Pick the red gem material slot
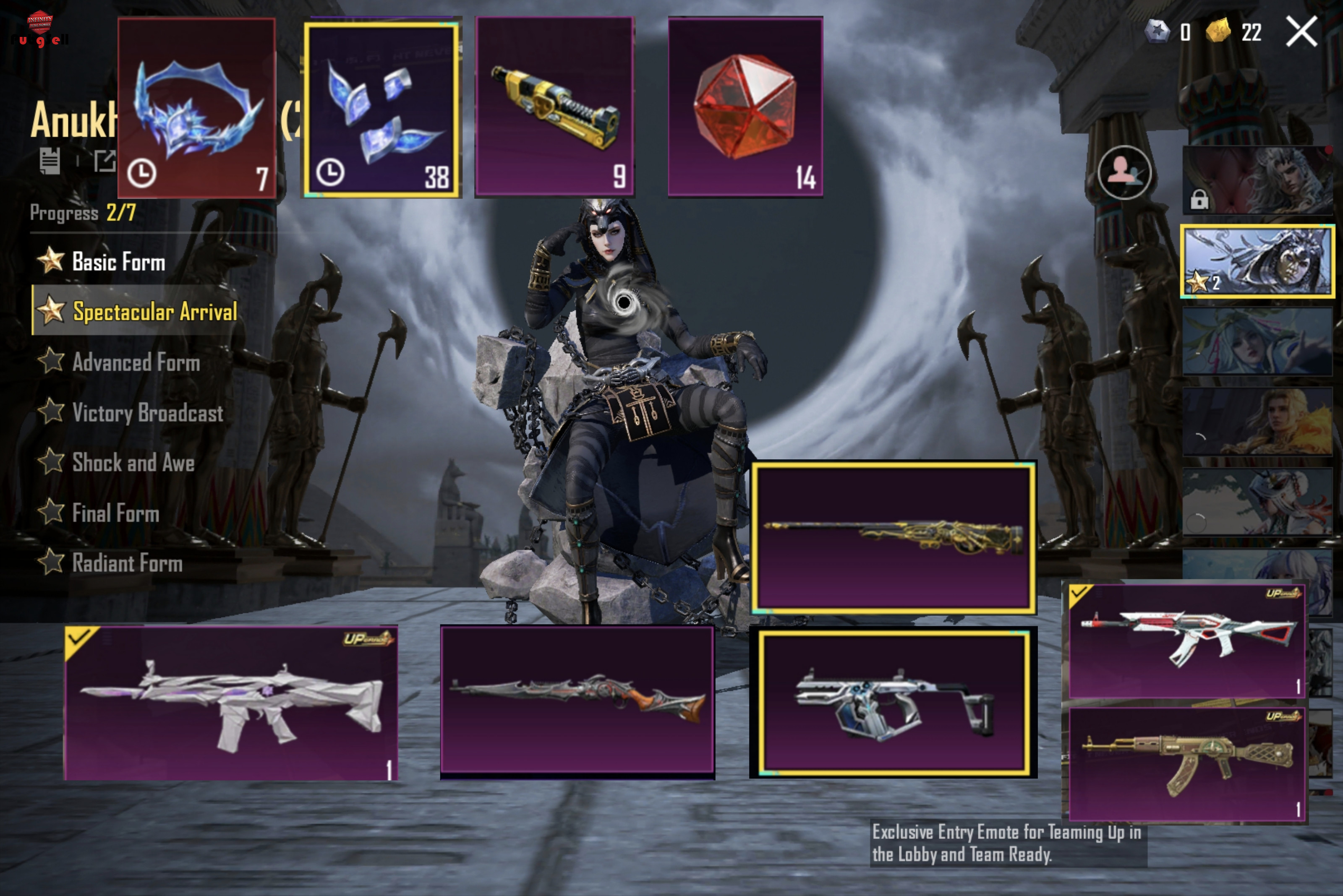The width and height of the screenshot is (1343, 896). [745, 107]
